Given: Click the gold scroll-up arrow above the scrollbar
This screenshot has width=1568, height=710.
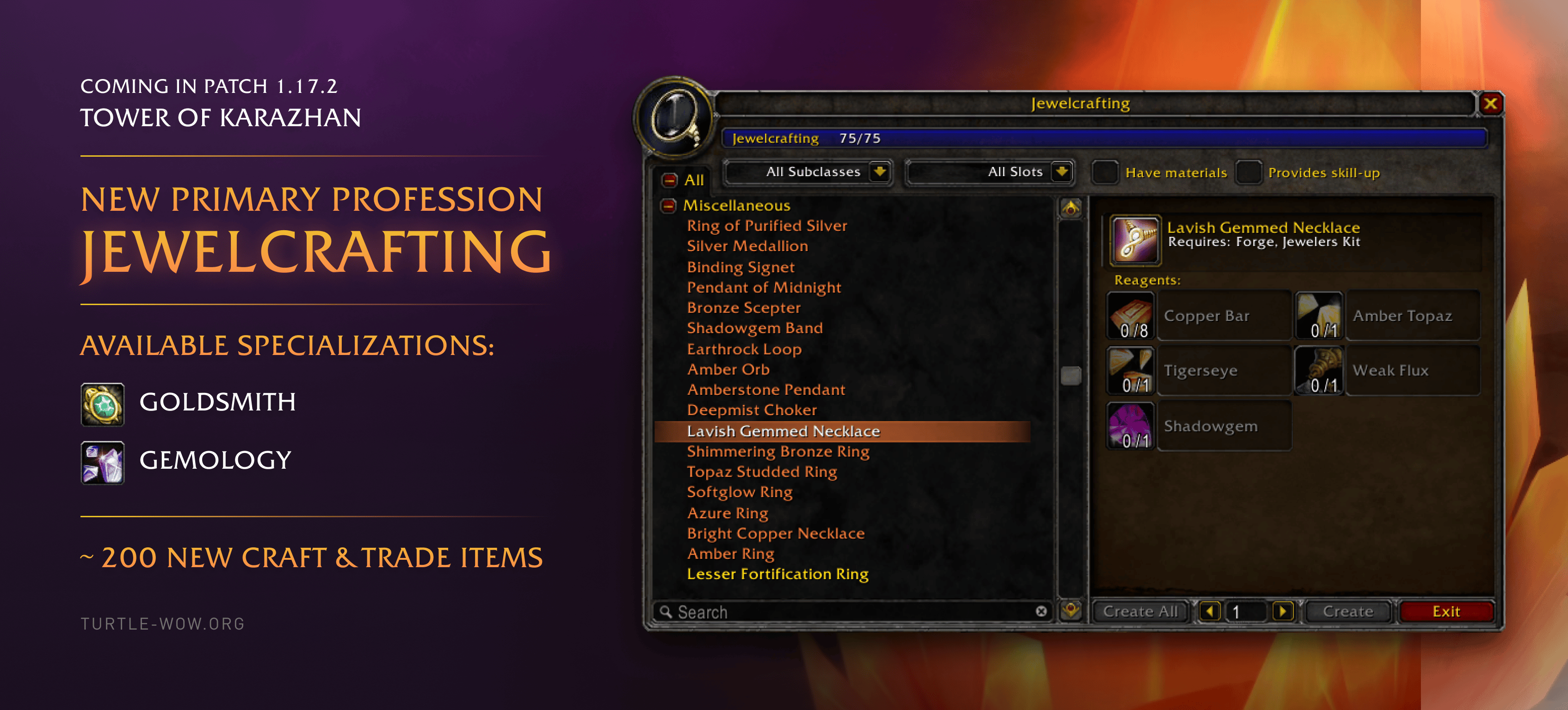Looking at the screenshot, I should pyautogui.click(x=1071, y=208).
